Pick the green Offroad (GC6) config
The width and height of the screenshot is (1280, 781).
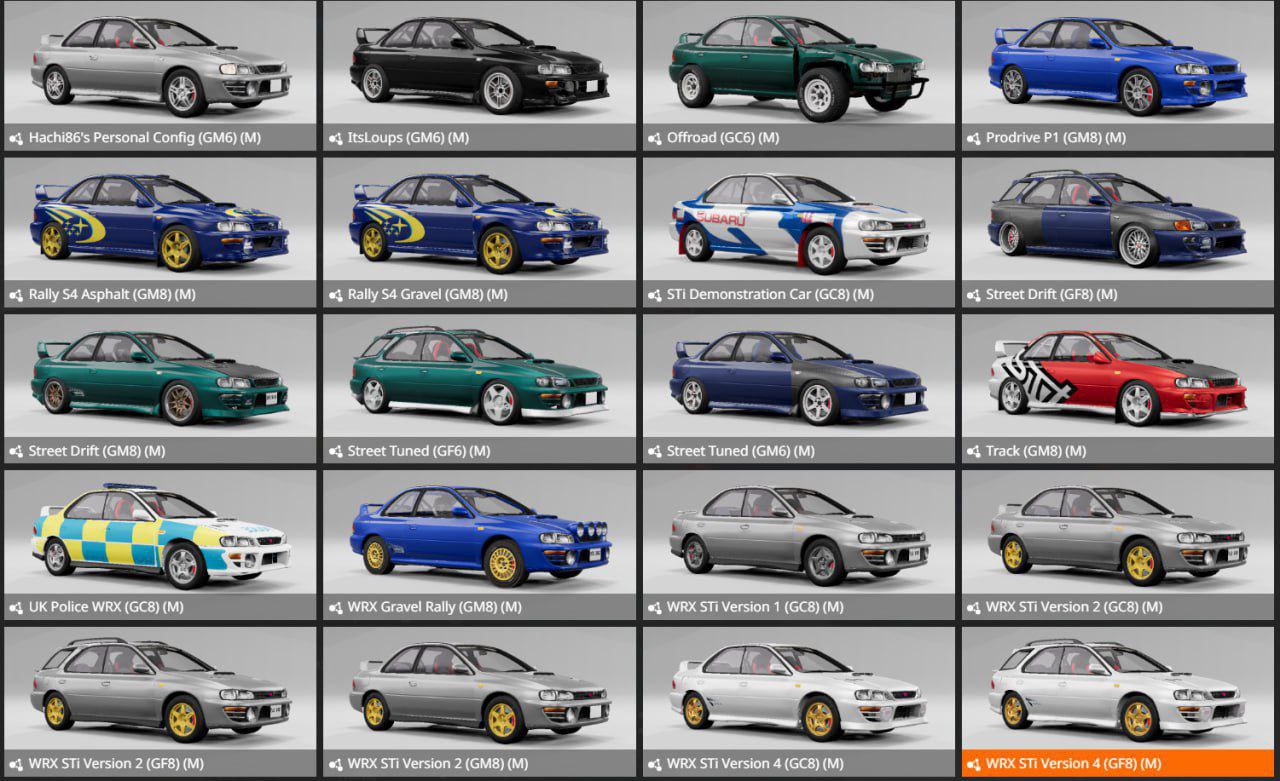[x=798, y=75]
